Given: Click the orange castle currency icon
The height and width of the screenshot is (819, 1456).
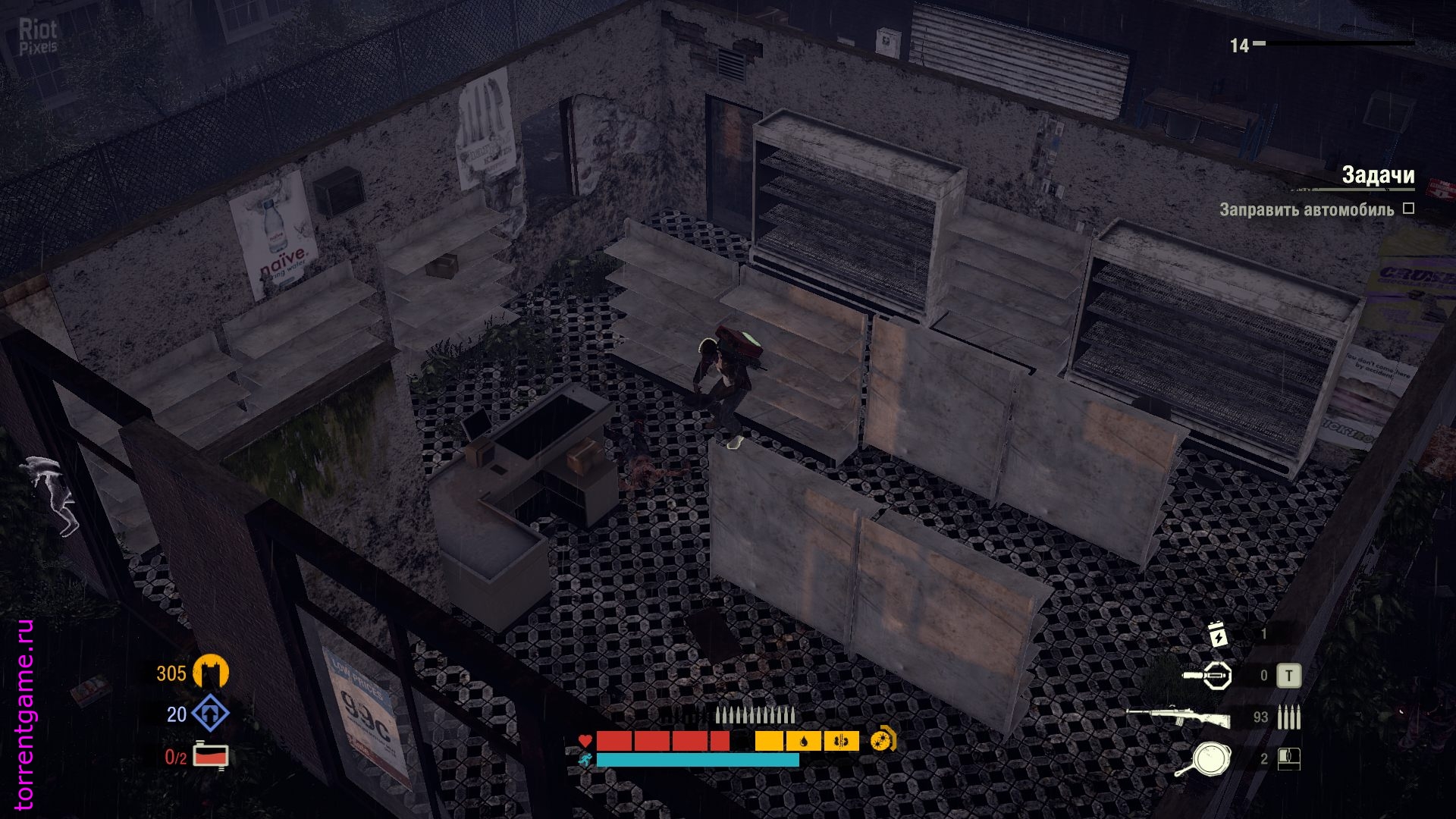Looking at the screenshot, I should (210, 673).
